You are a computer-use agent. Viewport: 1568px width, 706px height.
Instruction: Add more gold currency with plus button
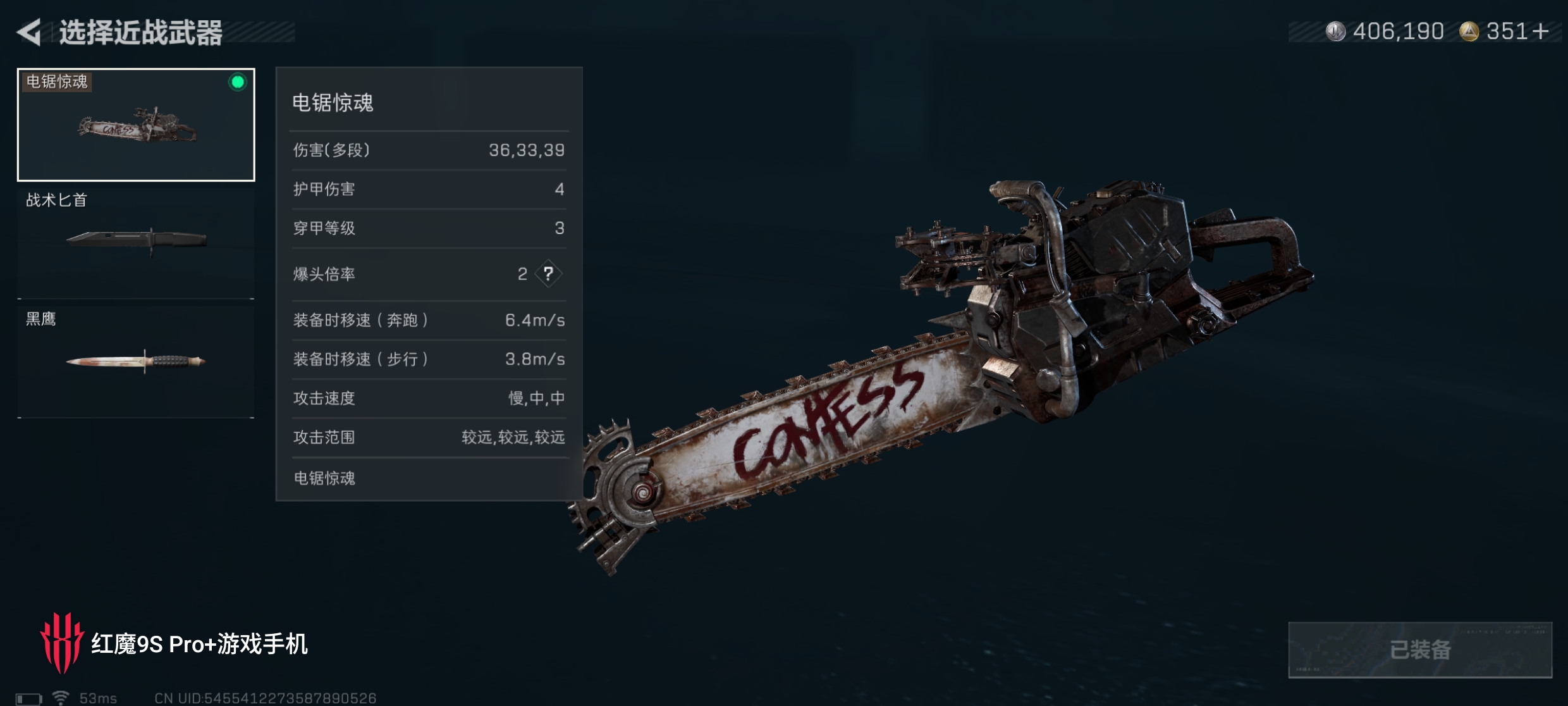tap(1541, 31)
